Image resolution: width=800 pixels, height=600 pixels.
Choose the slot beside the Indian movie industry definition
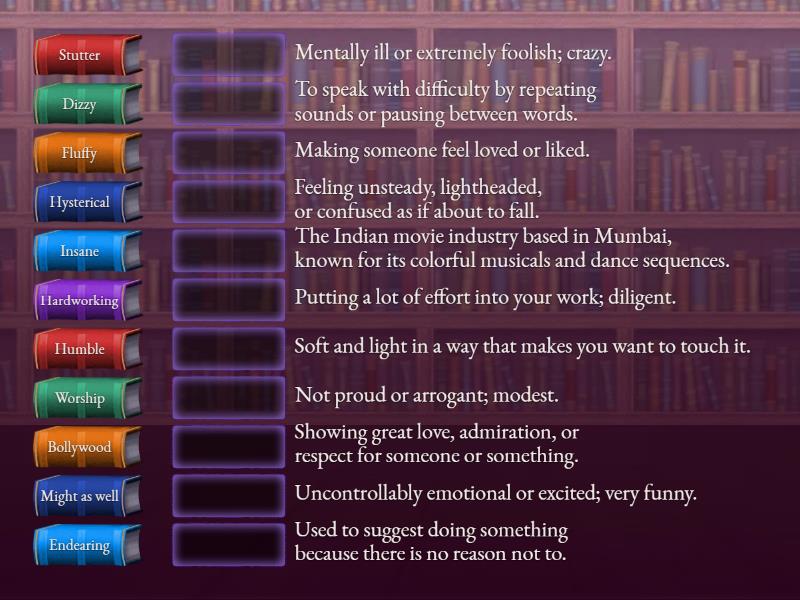coord(229,250)
